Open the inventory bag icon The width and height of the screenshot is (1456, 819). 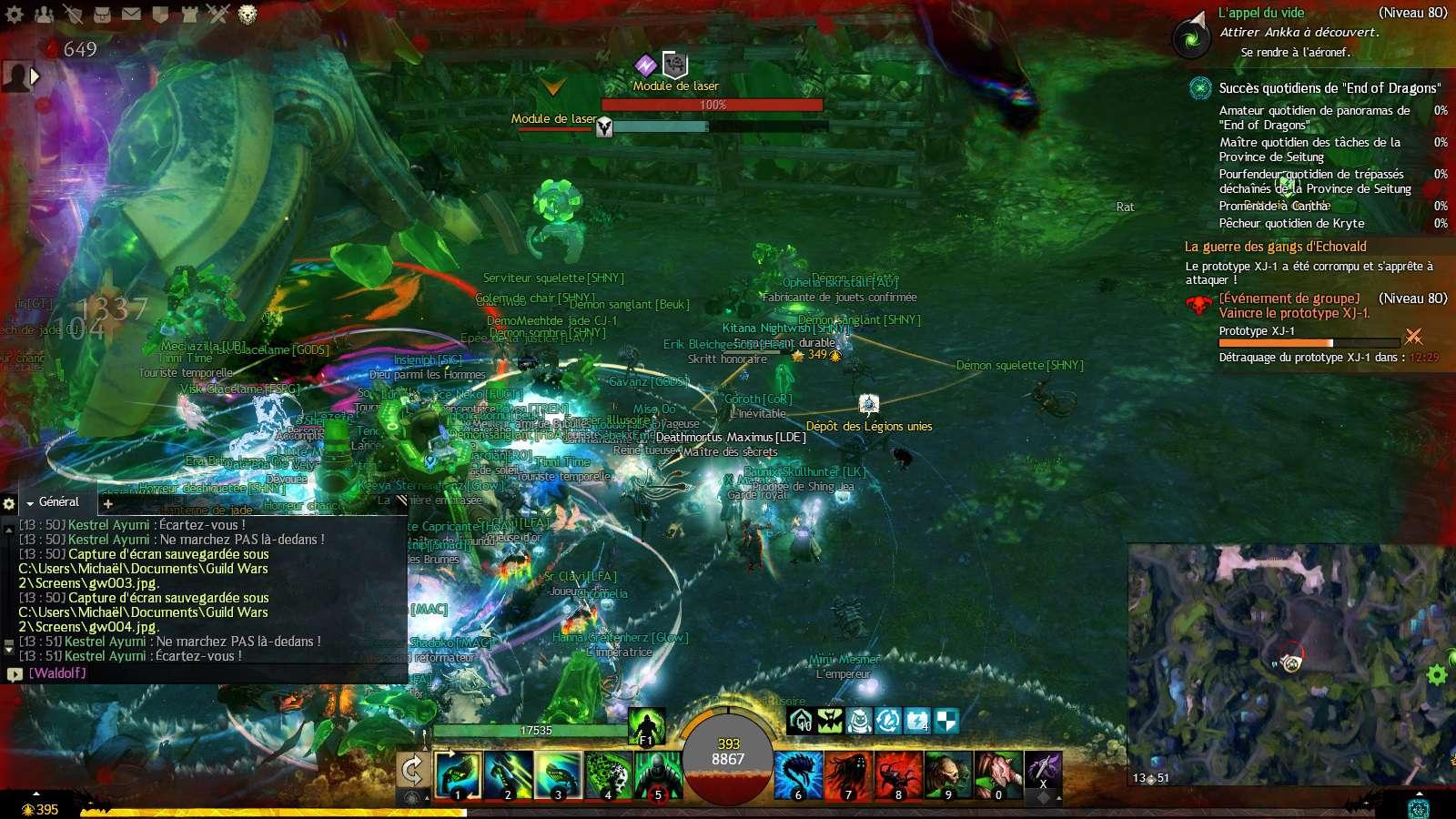(103, 14)
